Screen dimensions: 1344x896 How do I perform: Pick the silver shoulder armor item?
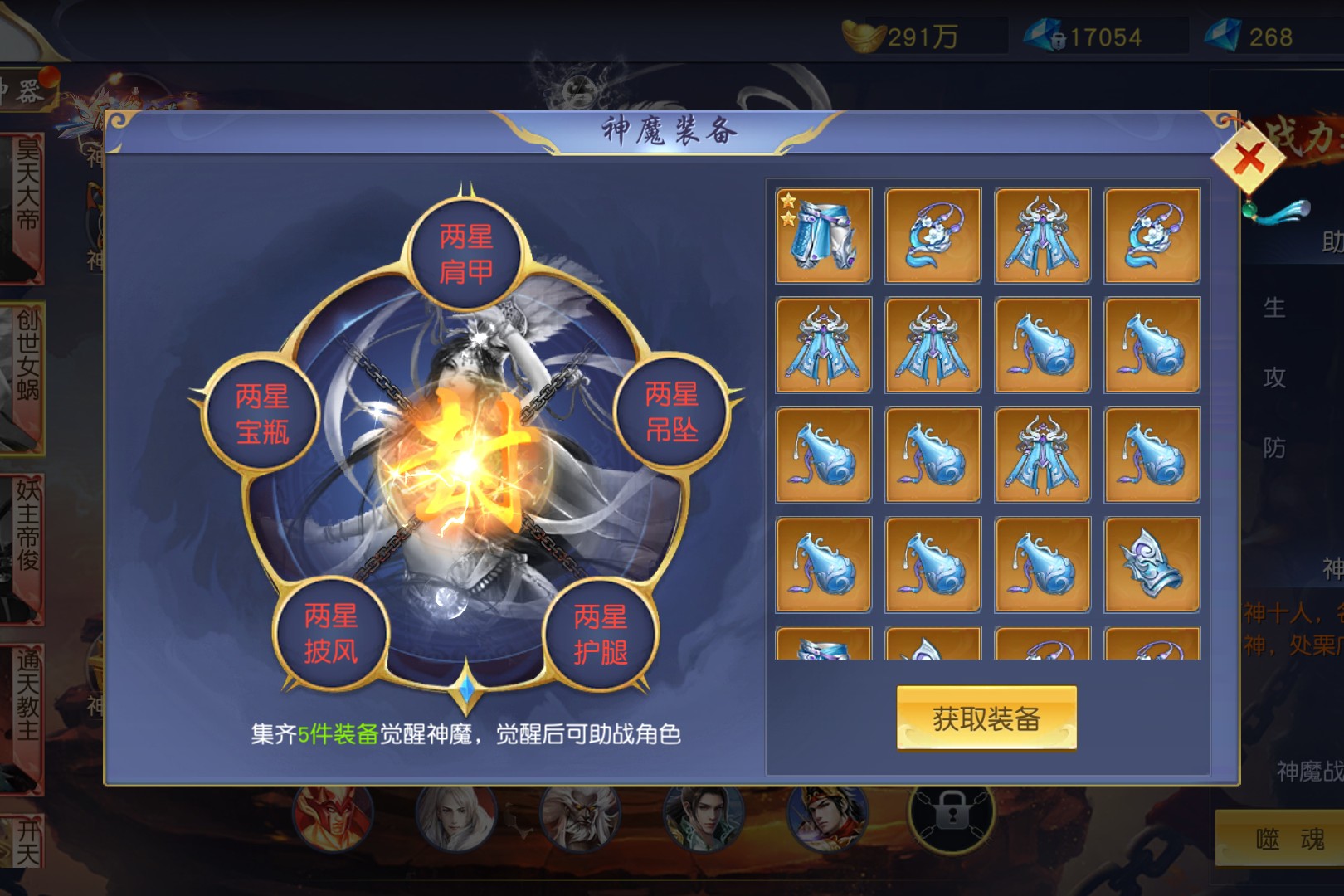(x=1152, y=565)
